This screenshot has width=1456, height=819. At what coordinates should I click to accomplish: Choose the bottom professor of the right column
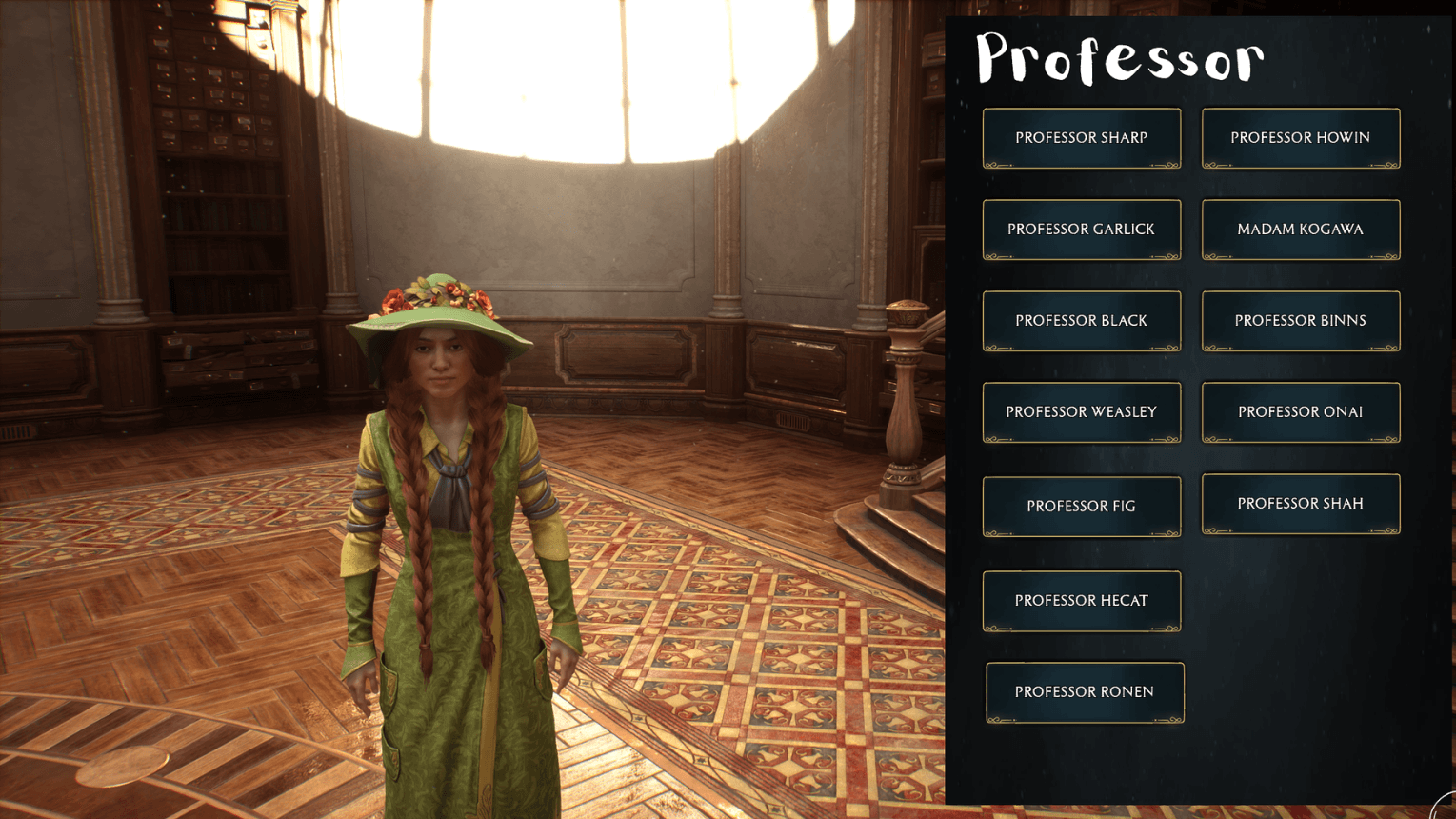click(x=1300, y=503)
